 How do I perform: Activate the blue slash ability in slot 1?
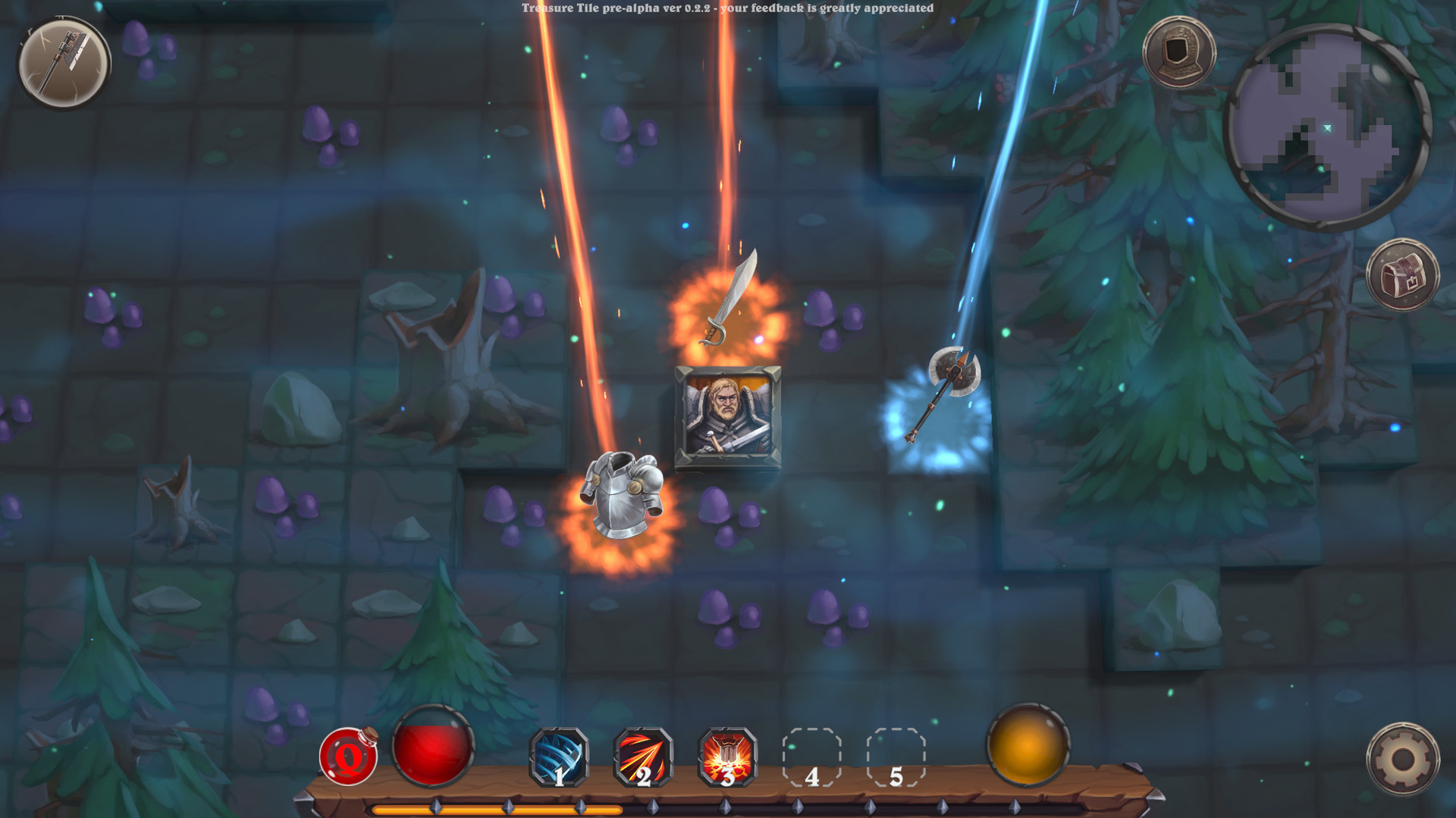[x=557, y=757]
